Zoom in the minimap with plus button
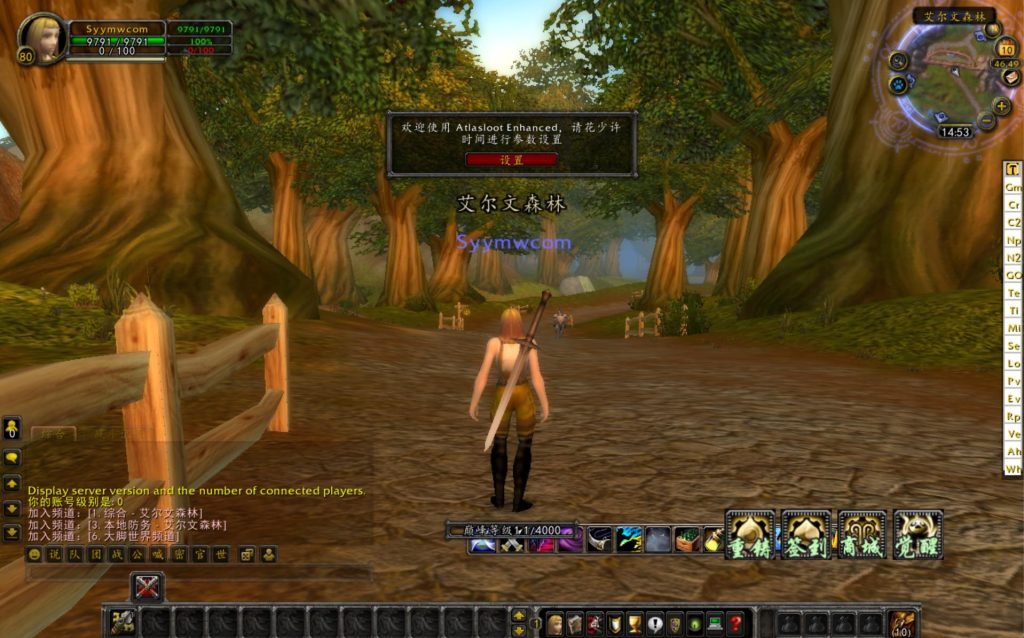The height and width of the screenshot is (638, 1024). pos(1001,105)
